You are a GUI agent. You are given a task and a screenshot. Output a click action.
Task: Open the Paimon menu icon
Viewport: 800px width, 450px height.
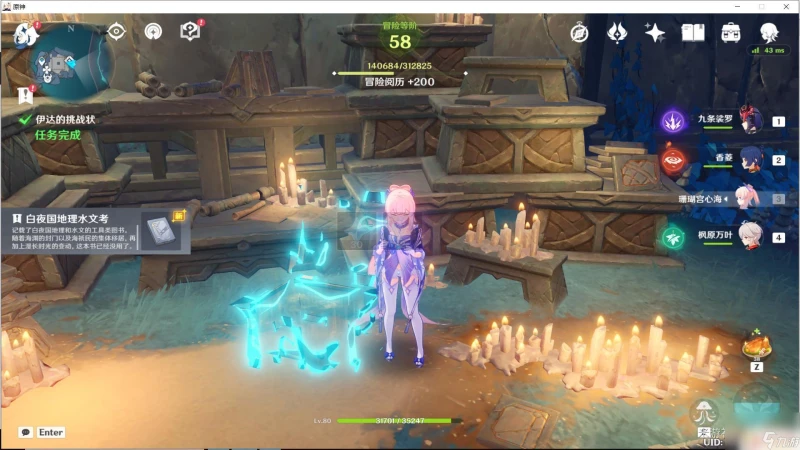[24, 36]
